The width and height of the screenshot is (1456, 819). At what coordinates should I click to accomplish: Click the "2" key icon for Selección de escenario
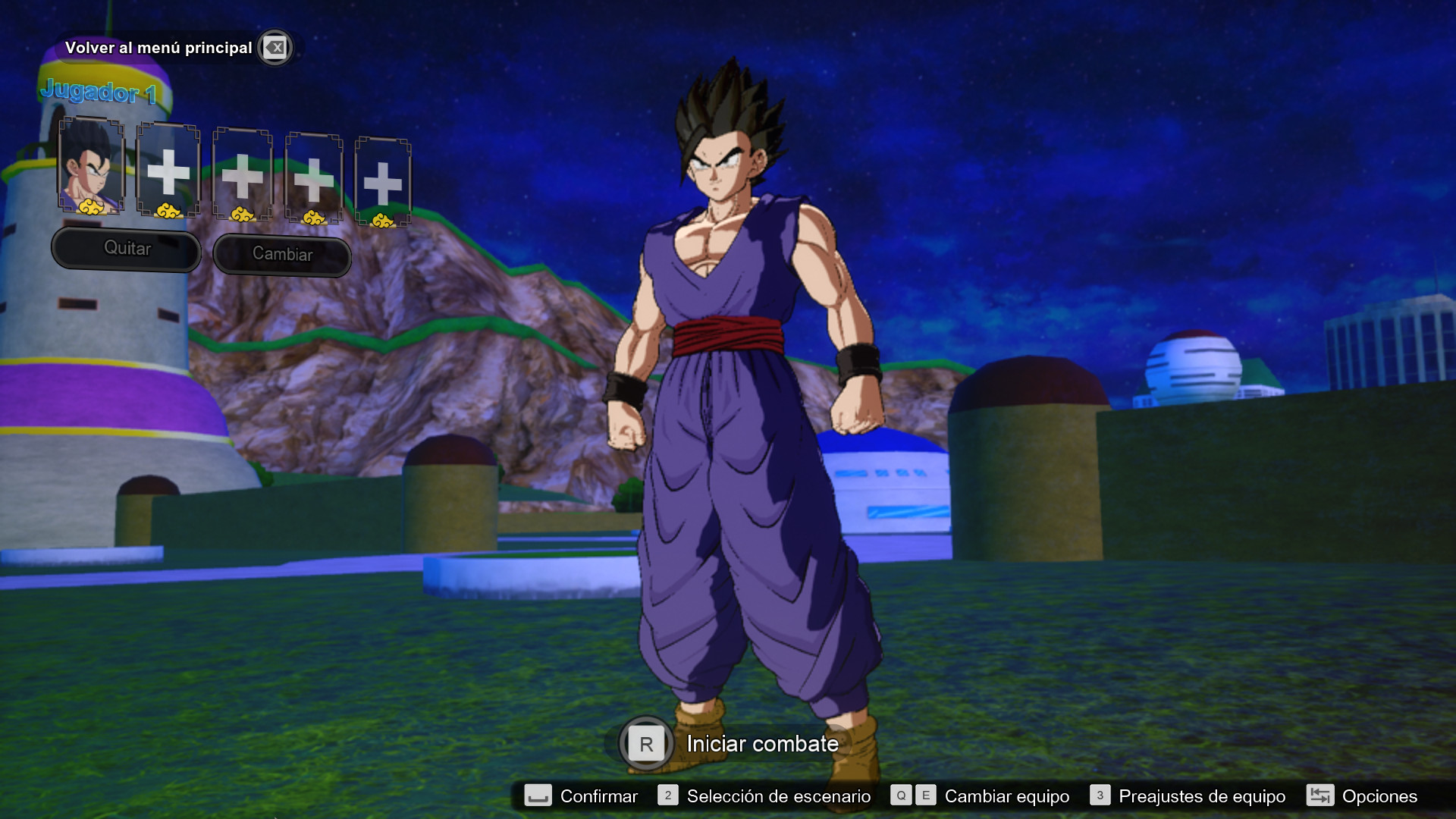coord(667,796)
